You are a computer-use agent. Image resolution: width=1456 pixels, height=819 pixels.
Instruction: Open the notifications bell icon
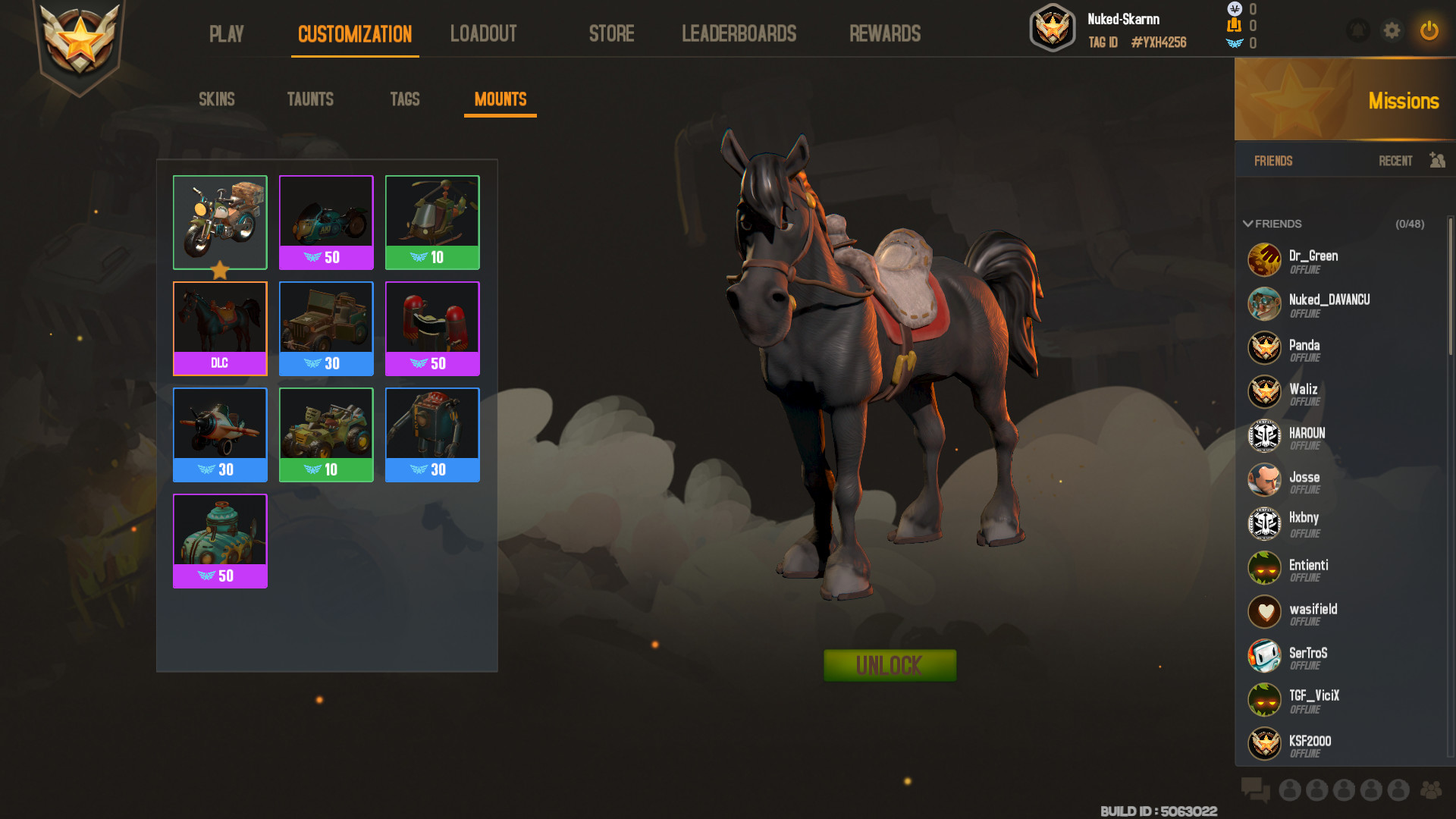point(1357,31)
